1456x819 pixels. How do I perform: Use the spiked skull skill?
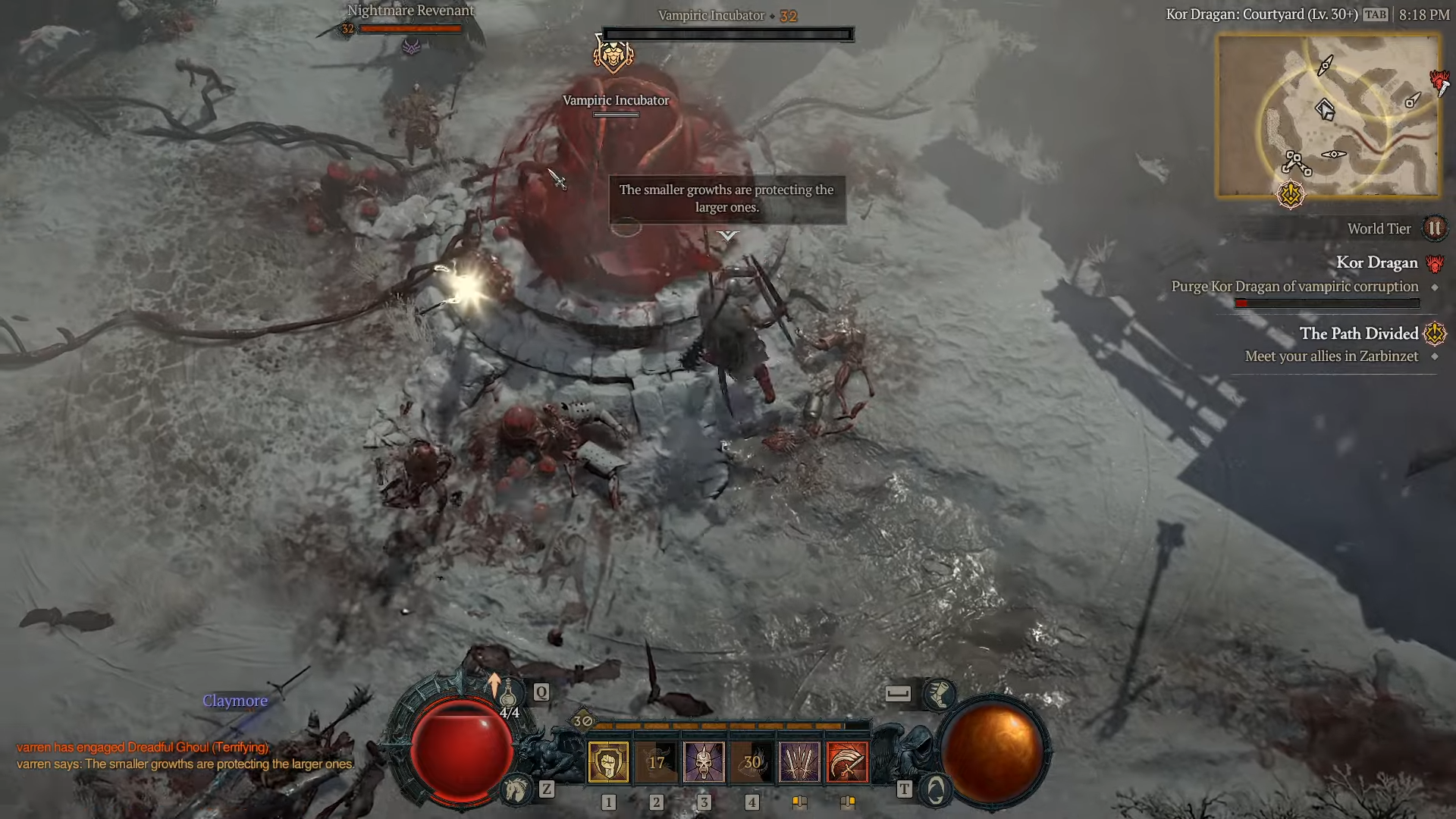pyautogui.click(x=704, y=761)
